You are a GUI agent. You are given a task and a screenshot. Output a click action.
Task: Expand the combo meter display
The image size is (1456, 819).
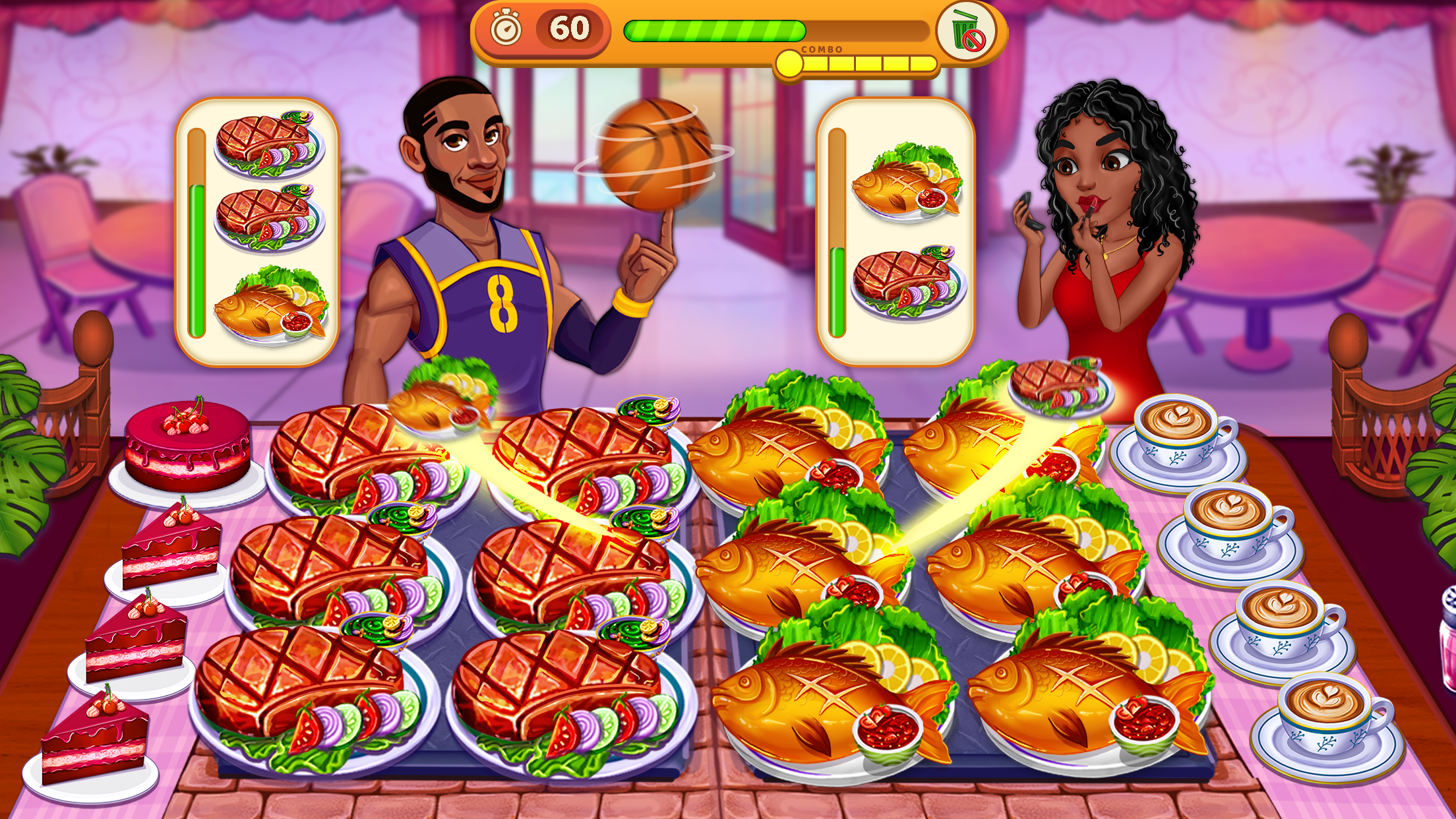click(x=857, y=63)
